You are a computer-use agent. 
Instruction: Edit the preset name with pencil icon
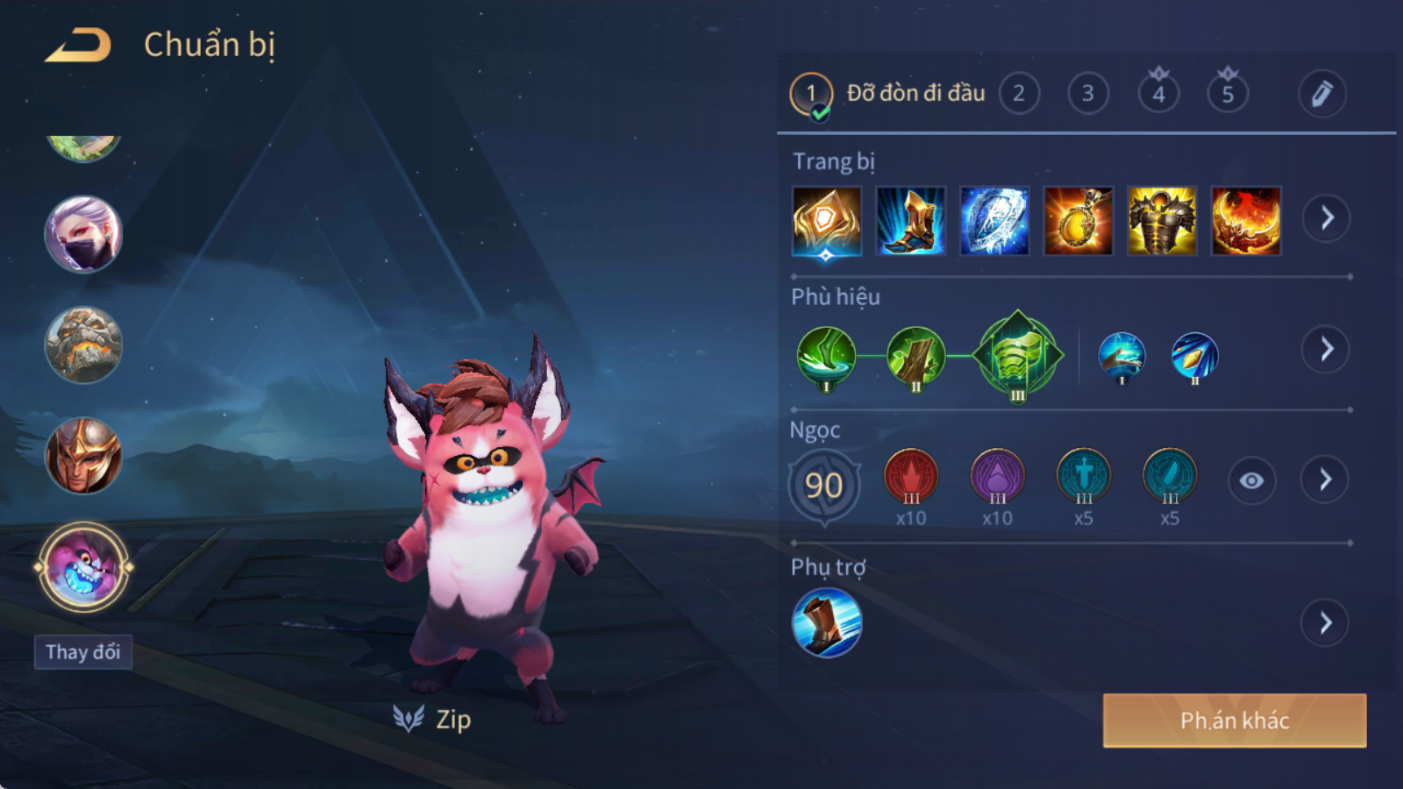(x=1322, y=94)
